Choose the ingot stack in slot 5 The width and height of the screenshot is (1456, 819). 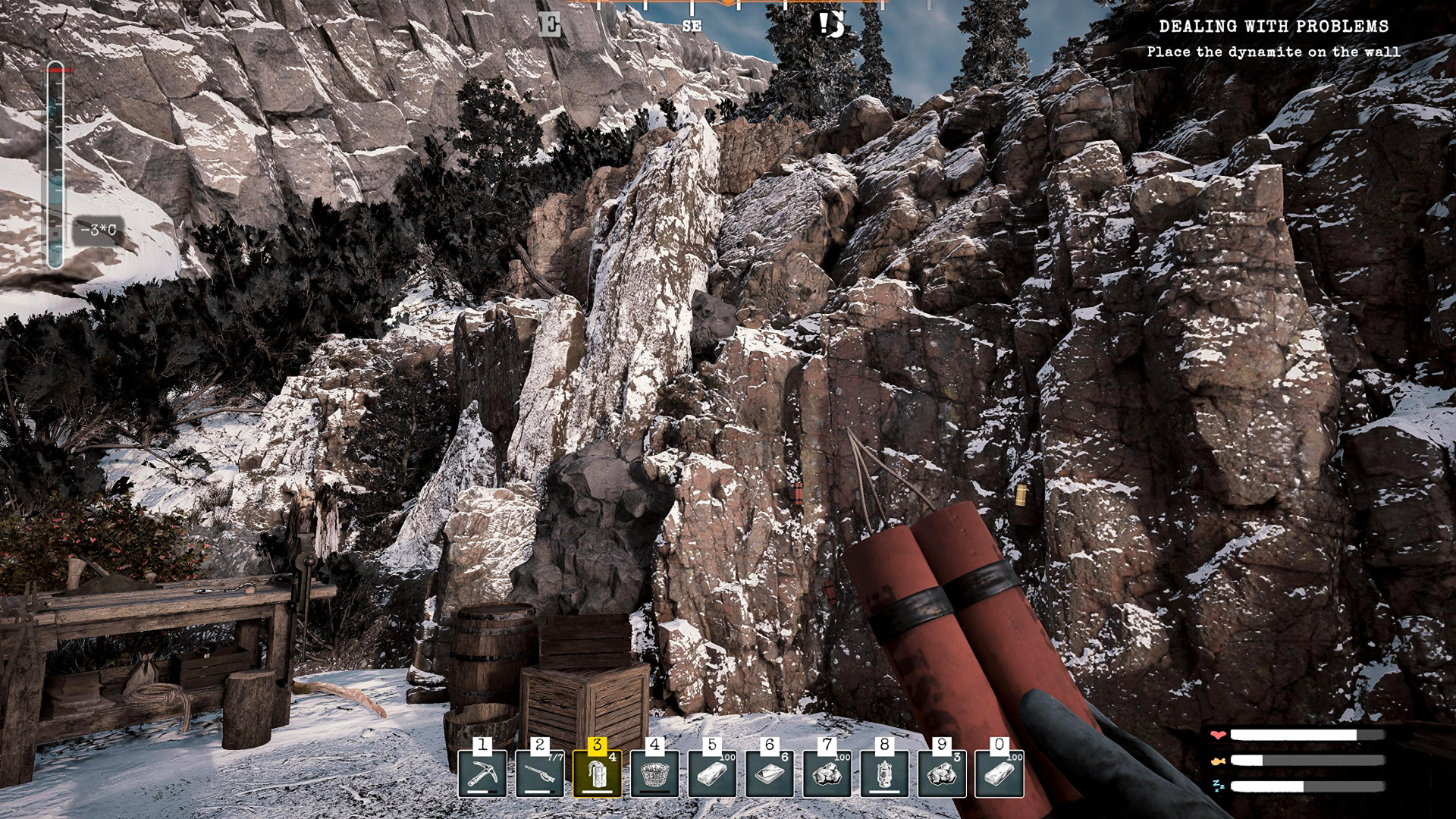tap(712, 773)
